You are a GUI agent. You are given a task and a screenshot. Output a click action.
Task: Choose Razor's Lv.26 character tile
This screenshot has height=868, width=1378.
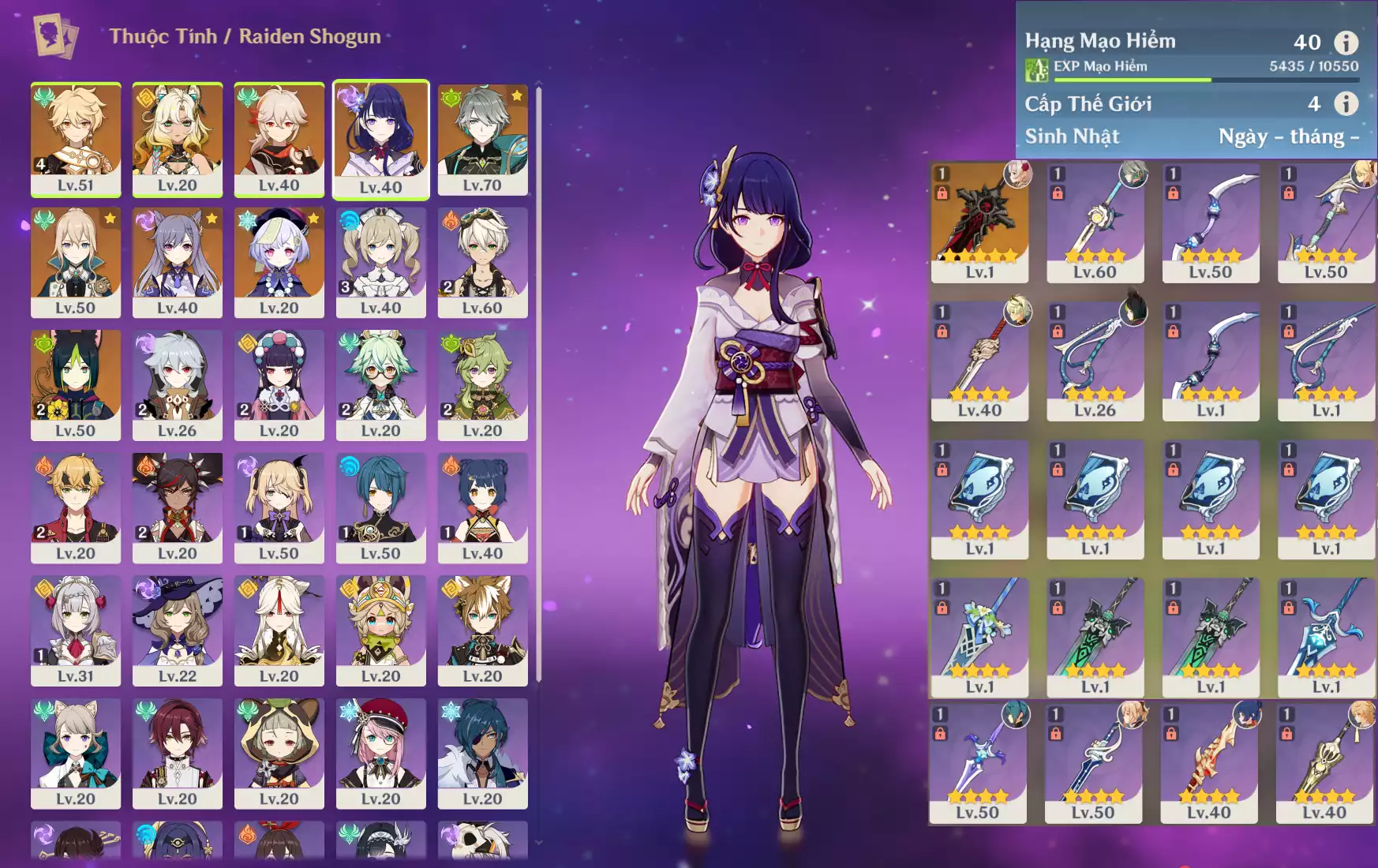click(177, 384)
